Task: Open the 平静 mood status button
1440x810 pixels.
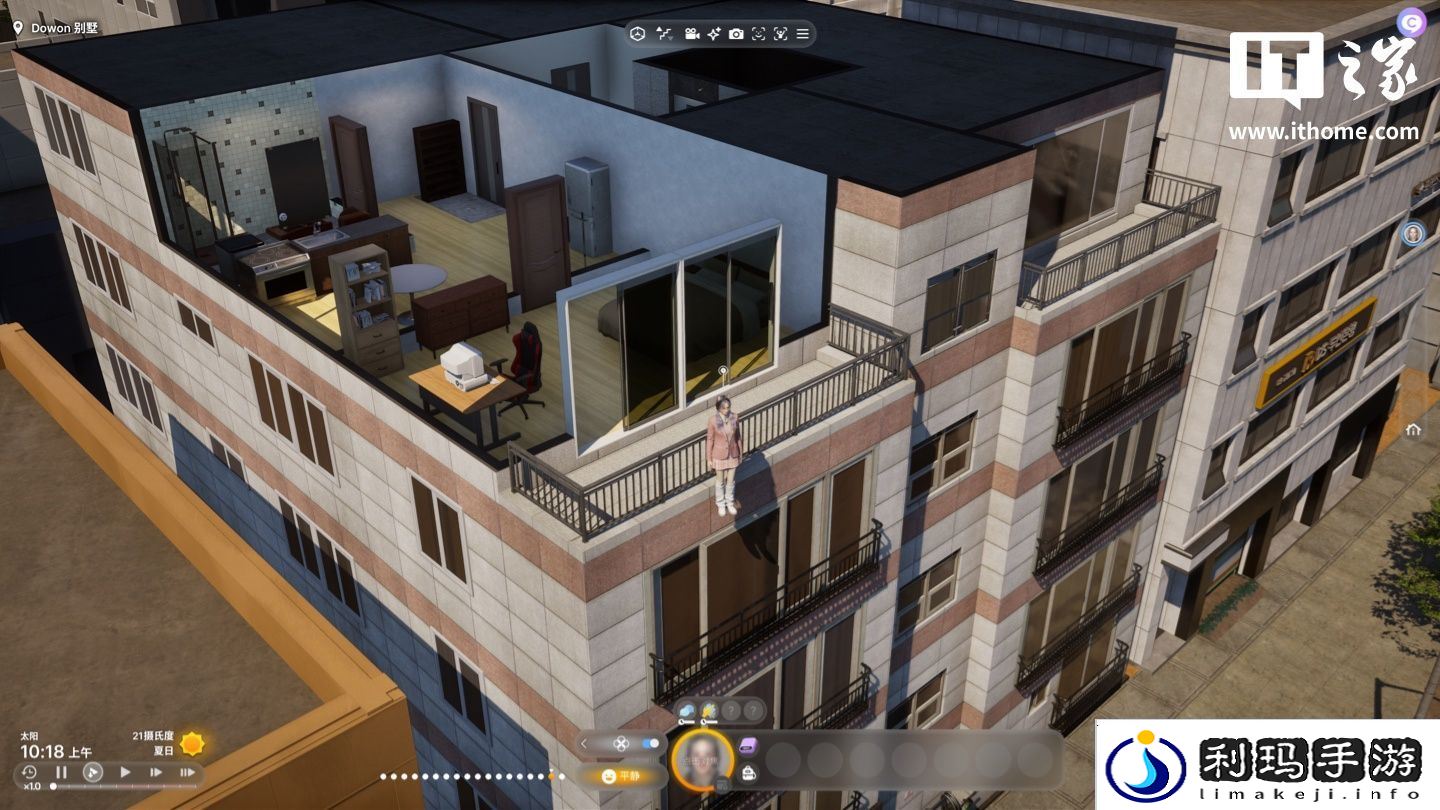Action: point(621,776)
